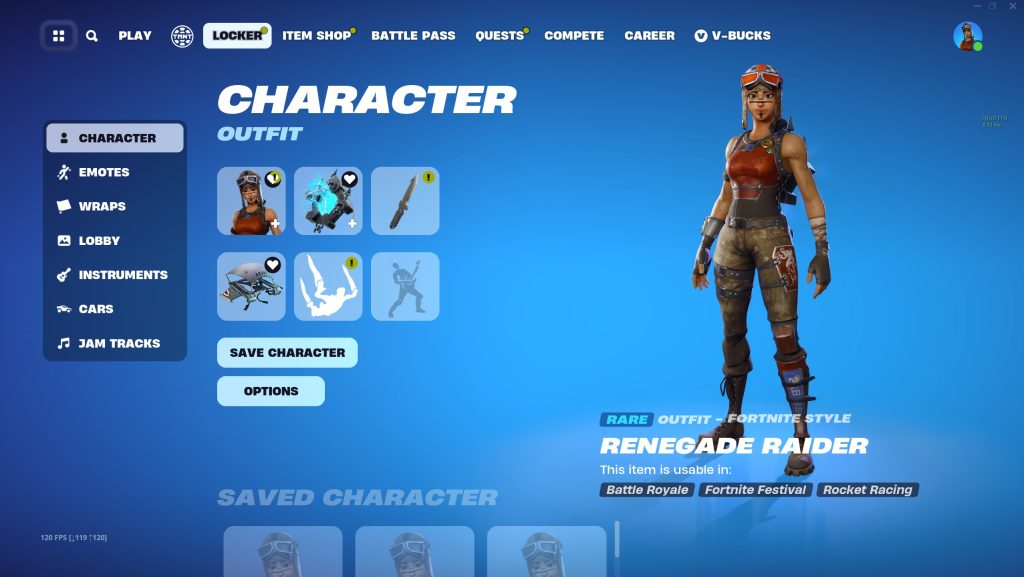Viewport: 1024px width, 577px height.
Task: Open the player profile avatar
Action: pos(967,36)
